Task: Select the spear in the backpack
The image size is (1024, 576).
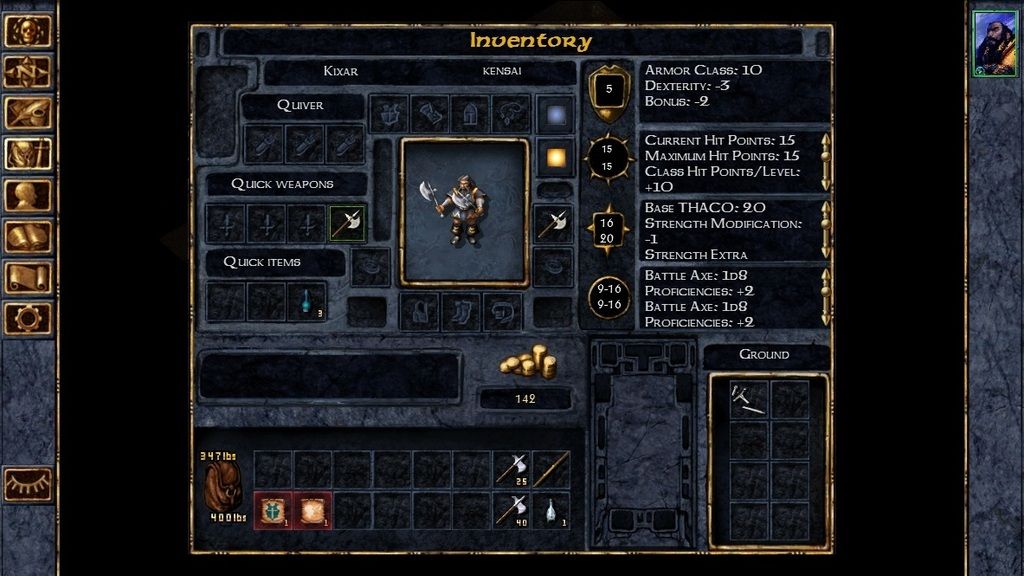Action: click(551, 469)
